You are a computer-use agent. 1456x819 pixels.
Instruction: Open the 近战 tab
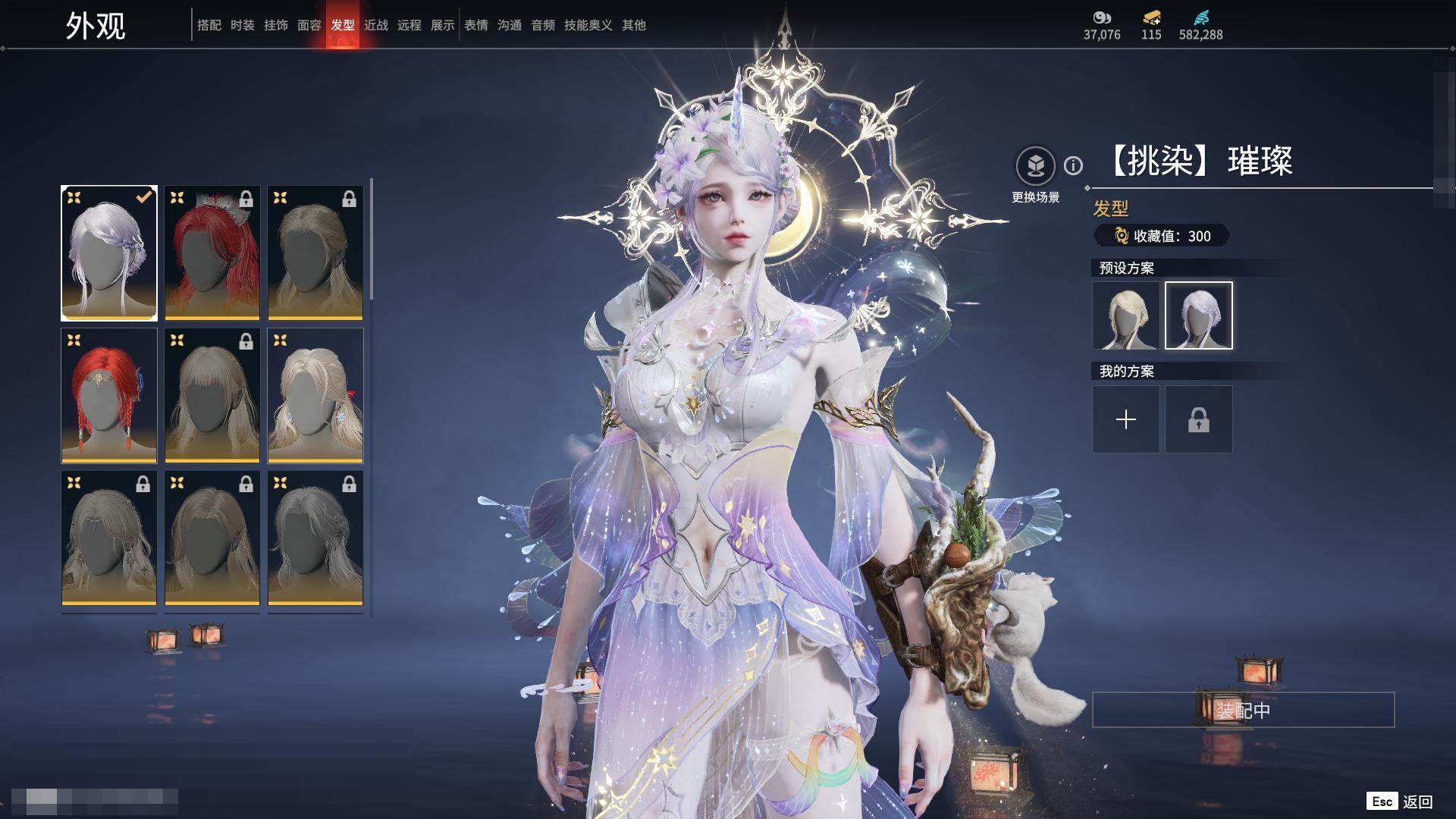coord(376,25)
